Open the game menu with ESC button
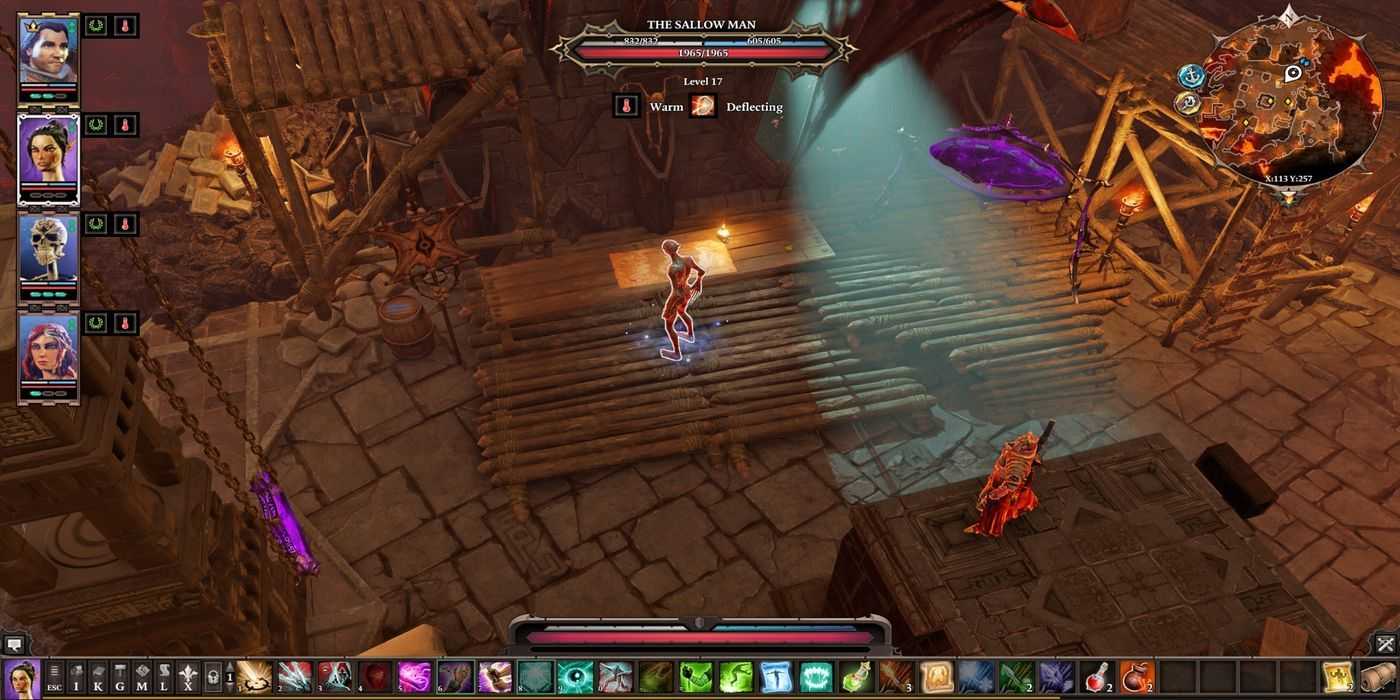 coord(54,677)
